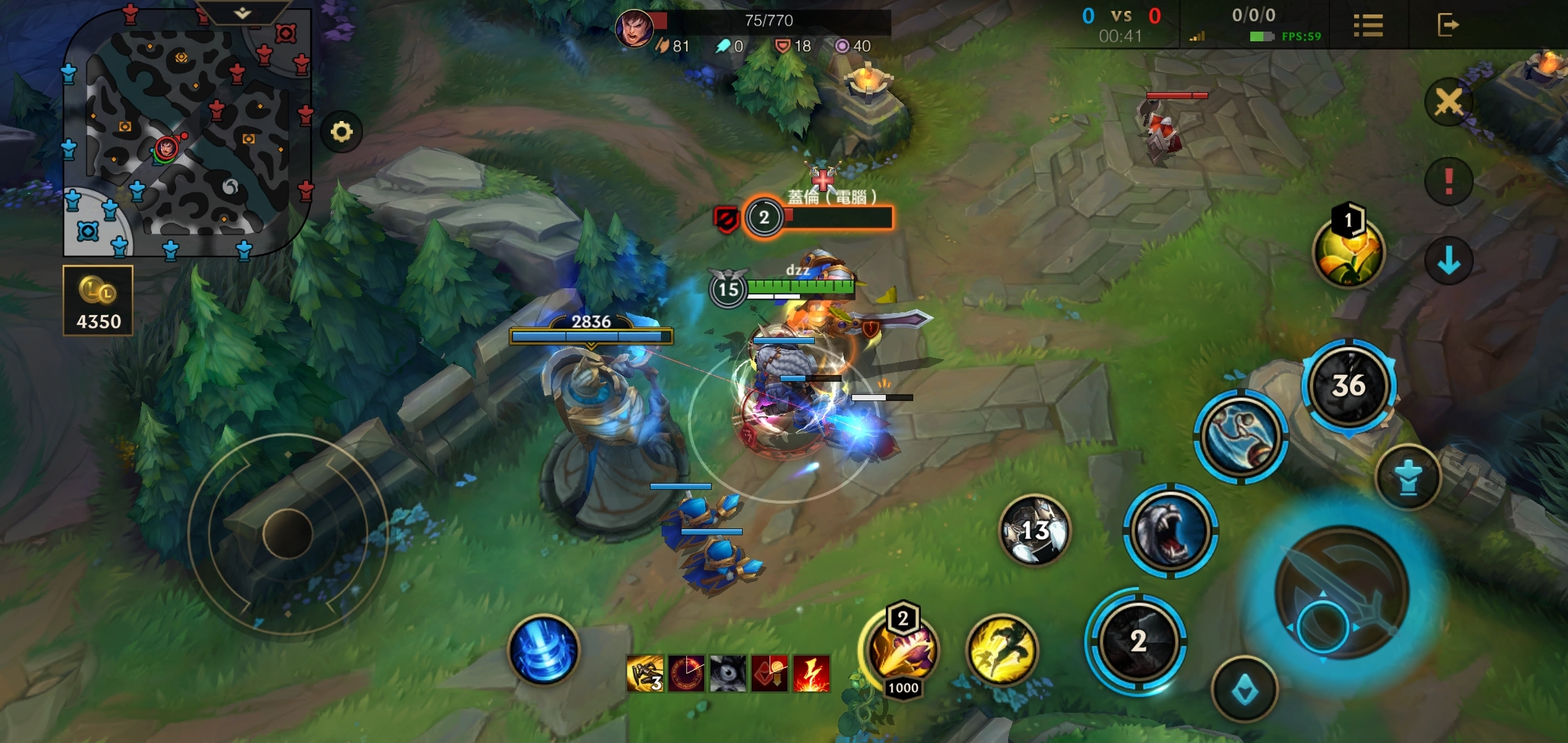The image size is (1568, 743).
Task: Trigger the ability on 13-second cooldown
Action: tap(1034, 530)
